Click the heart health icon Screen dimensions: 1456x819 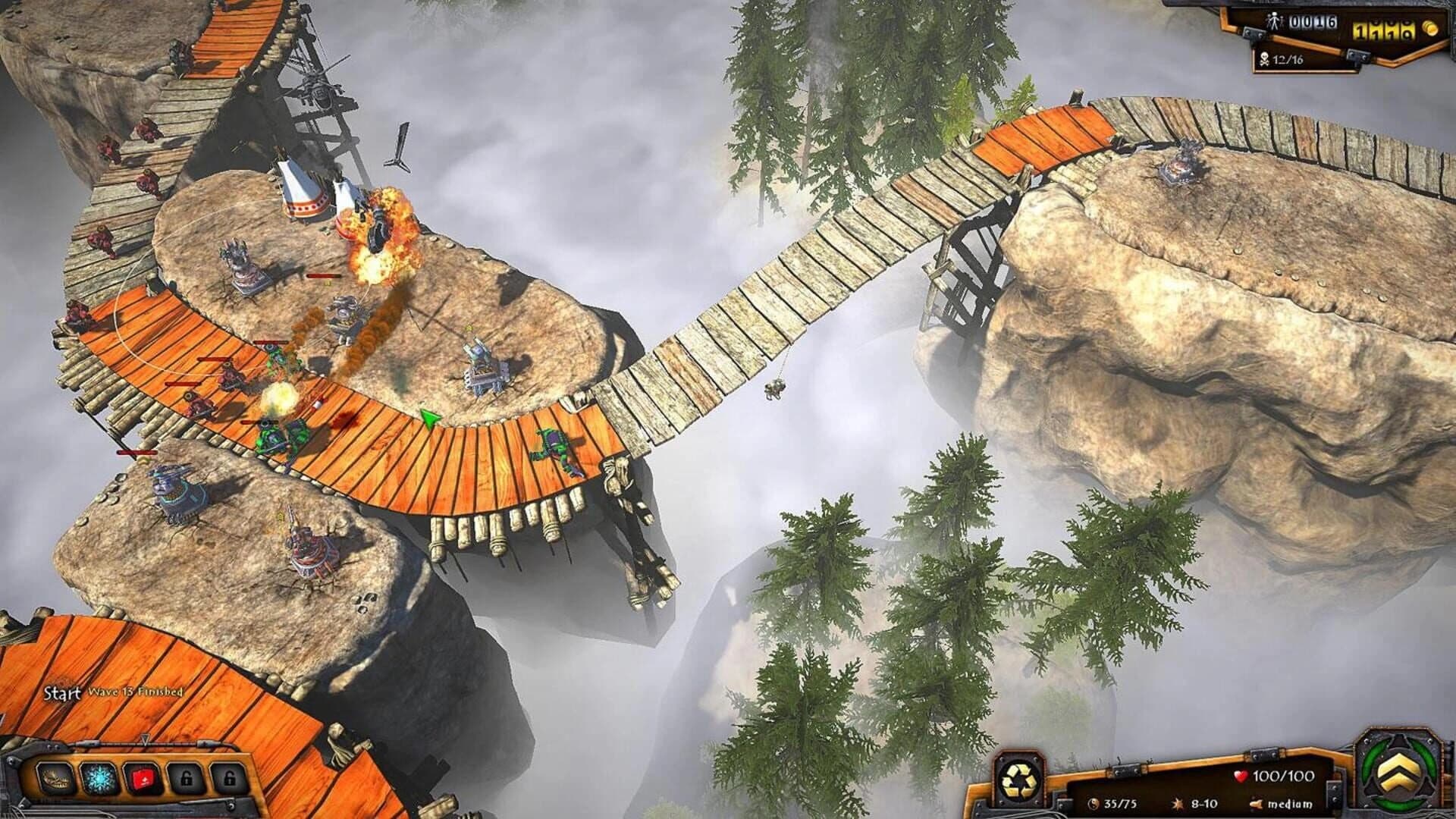(x=1241, y=776)
